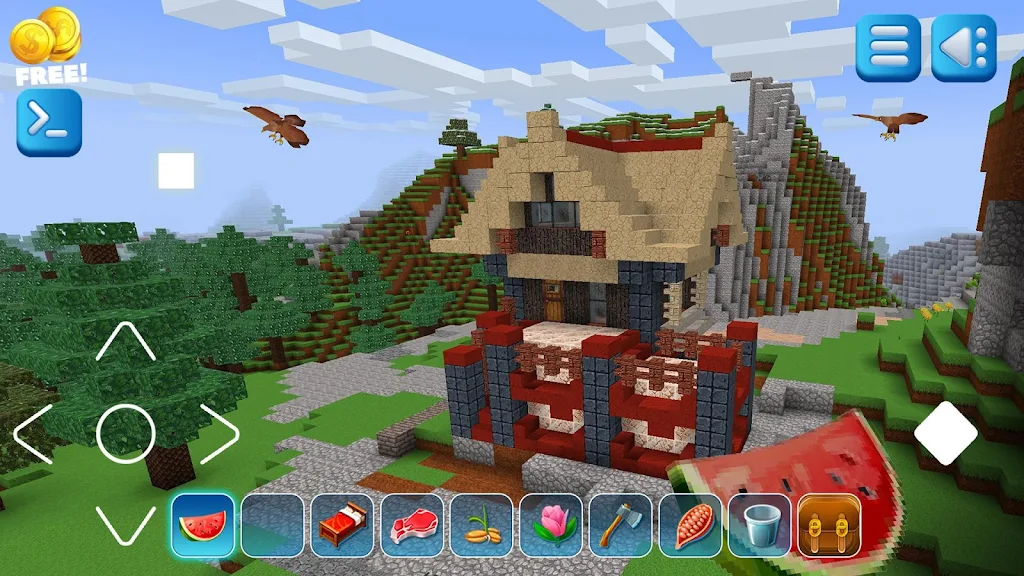Viewport: 1024px width, 576px height.
Task: Tap the white diamond jump button
Action: click(x=945, y=433)
